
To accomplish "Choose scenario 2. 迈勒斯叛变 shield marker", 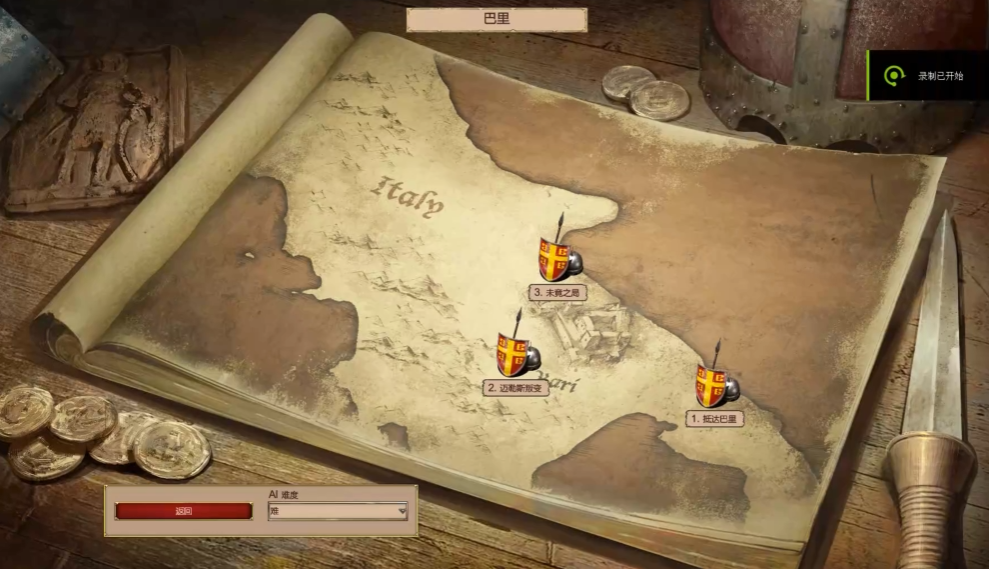I will (x=516, y=355).
